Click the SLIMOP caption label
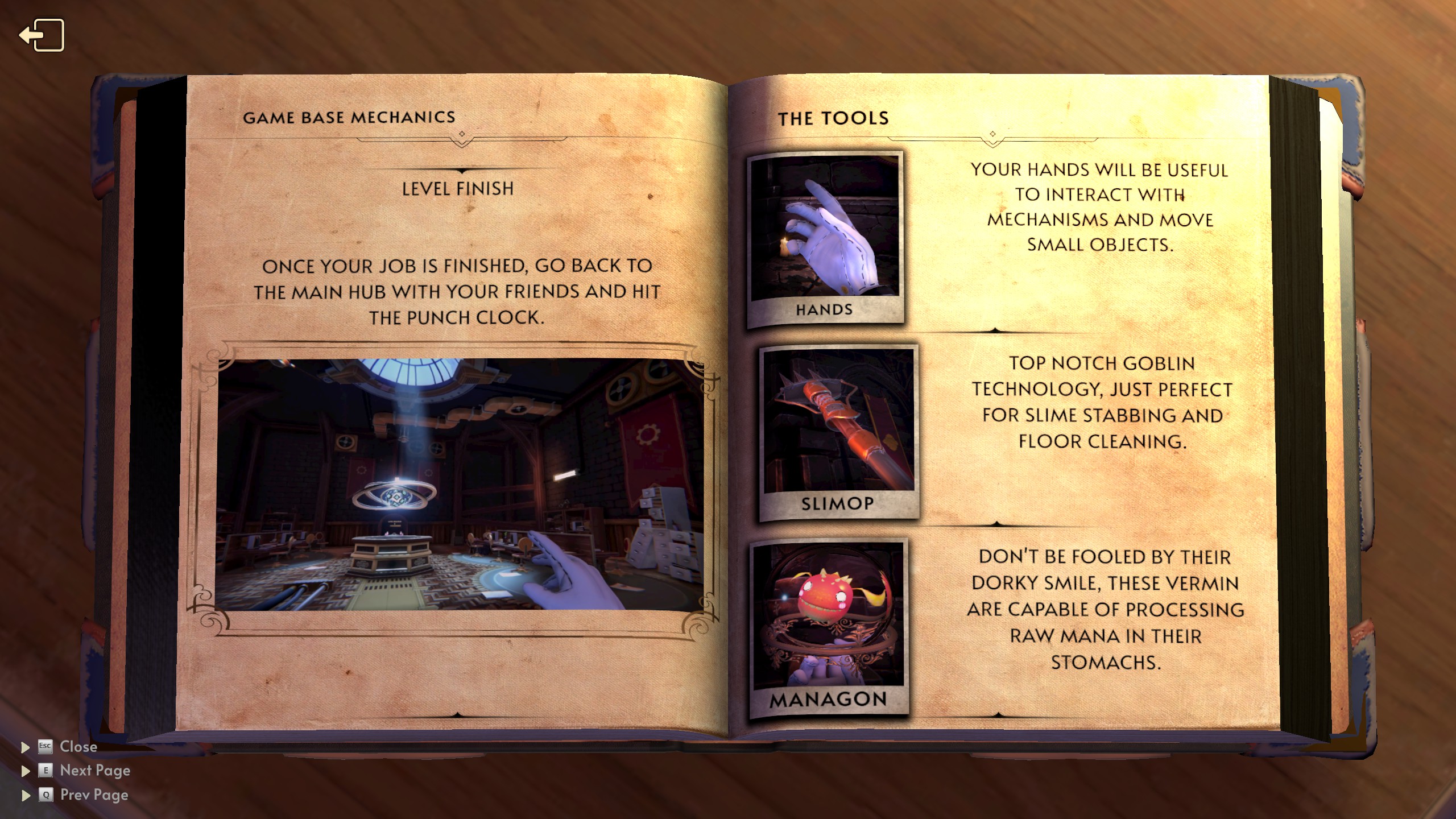 (837, 503)
